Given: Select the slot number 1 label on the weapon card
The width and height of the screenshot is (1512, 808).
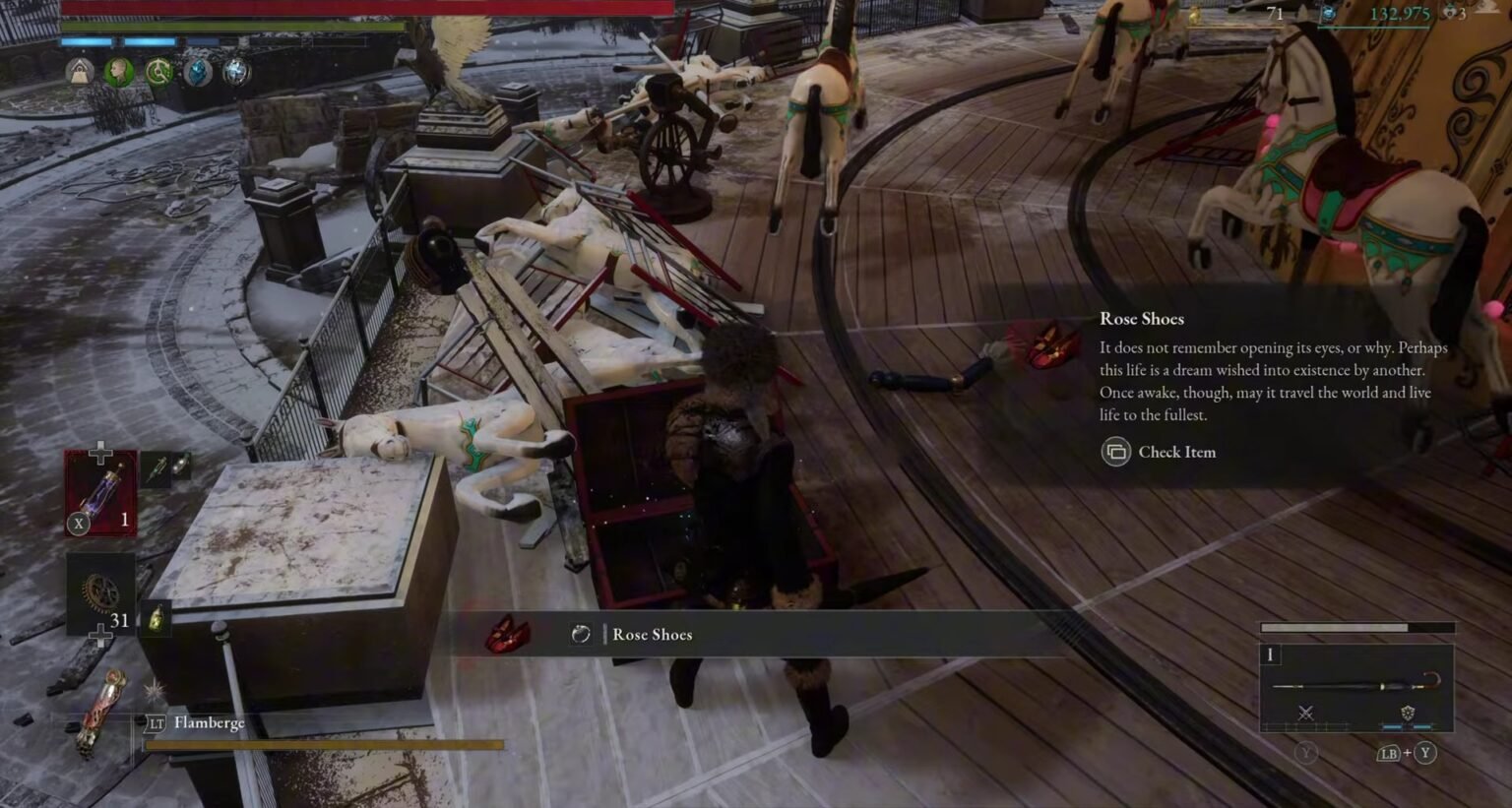Looking at the screenshot, I should [x=1270, y=653].
